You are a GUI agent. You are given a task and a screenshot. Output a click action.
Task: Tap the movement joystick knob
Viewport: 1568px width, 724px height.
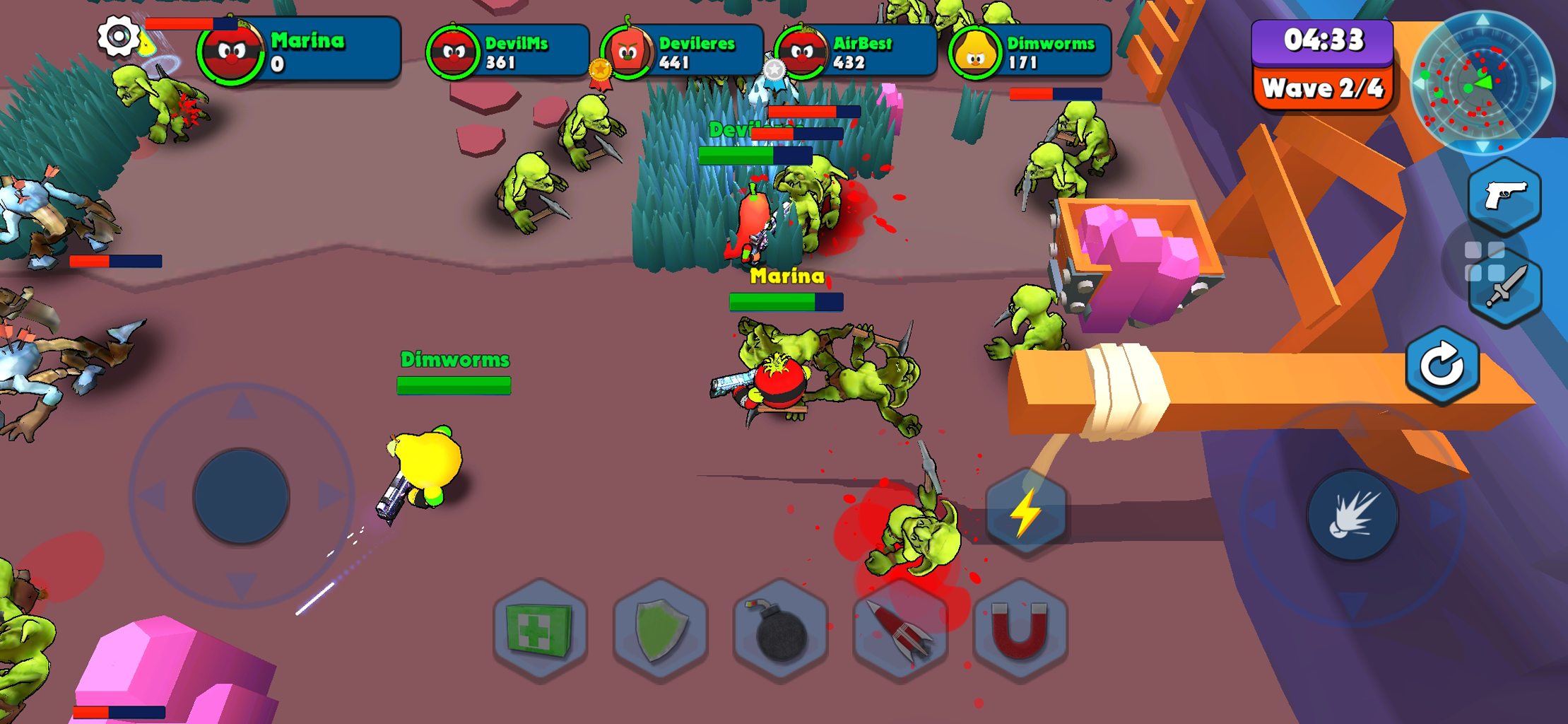click(x=241, y=496)
